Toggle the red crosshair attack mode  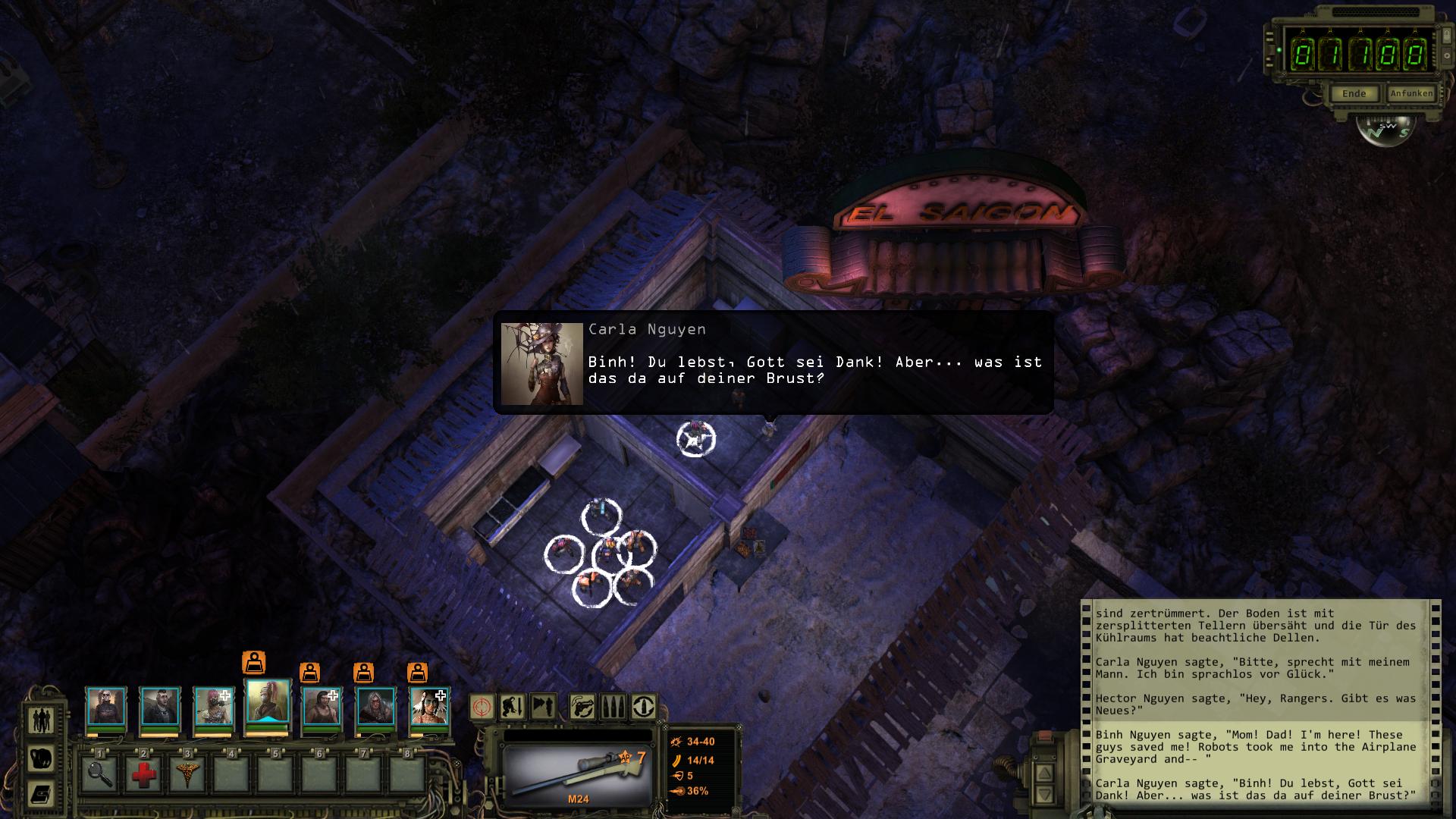tap(482, 708)
